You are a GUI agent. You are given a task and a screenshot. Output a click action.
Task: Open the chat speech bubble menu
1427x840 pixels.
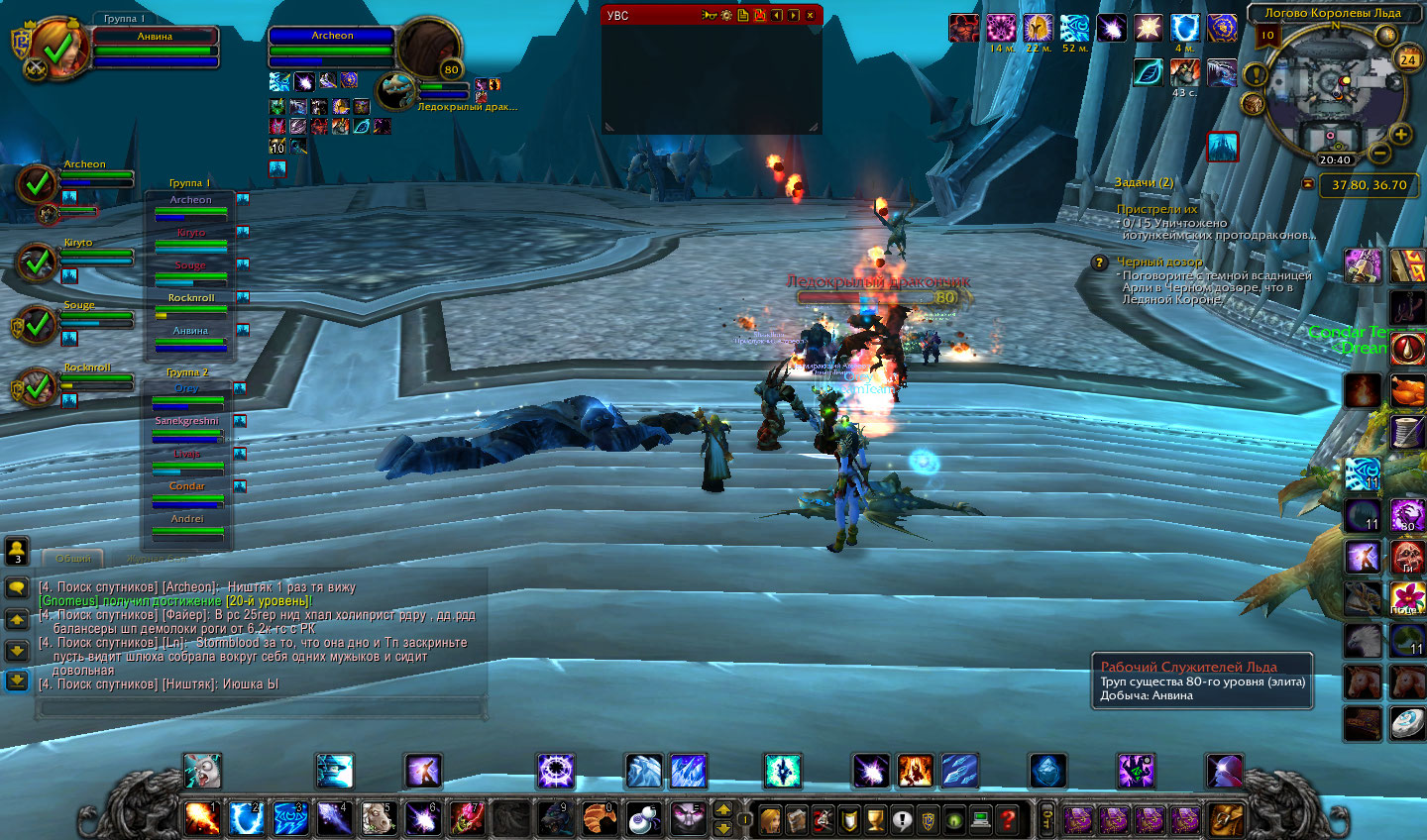17,587
